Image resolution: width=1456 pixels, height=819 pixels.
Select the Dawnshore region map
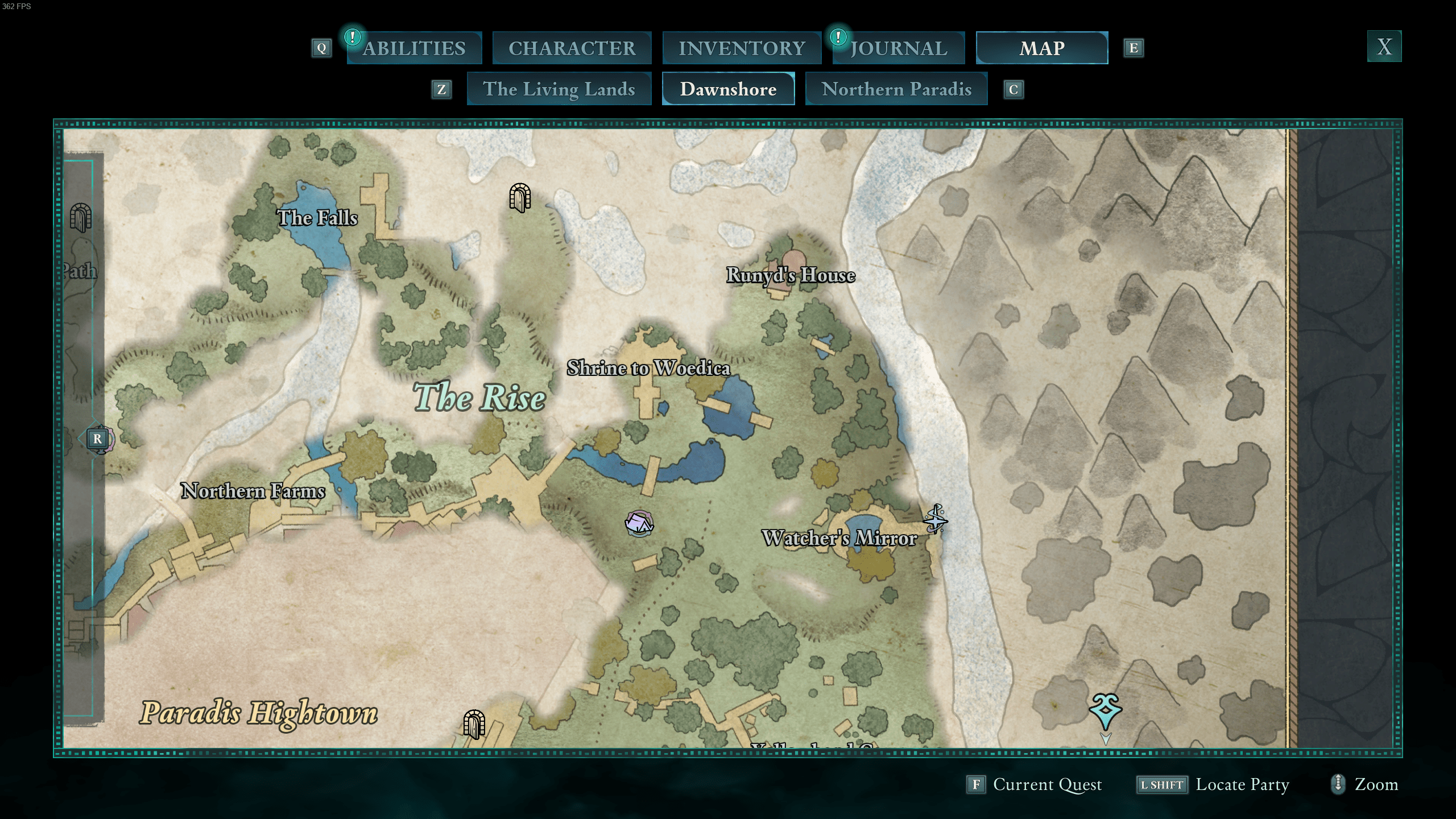click(x=728, y=89)
